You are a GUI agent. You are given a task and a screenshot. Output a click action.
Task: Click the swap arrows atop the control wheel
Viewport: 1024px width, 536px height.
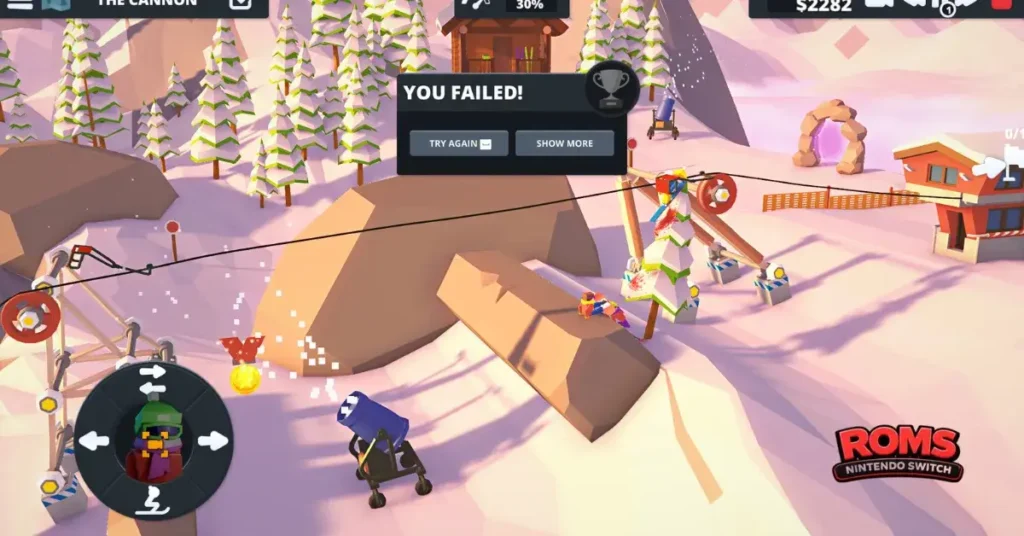[153, 380]
